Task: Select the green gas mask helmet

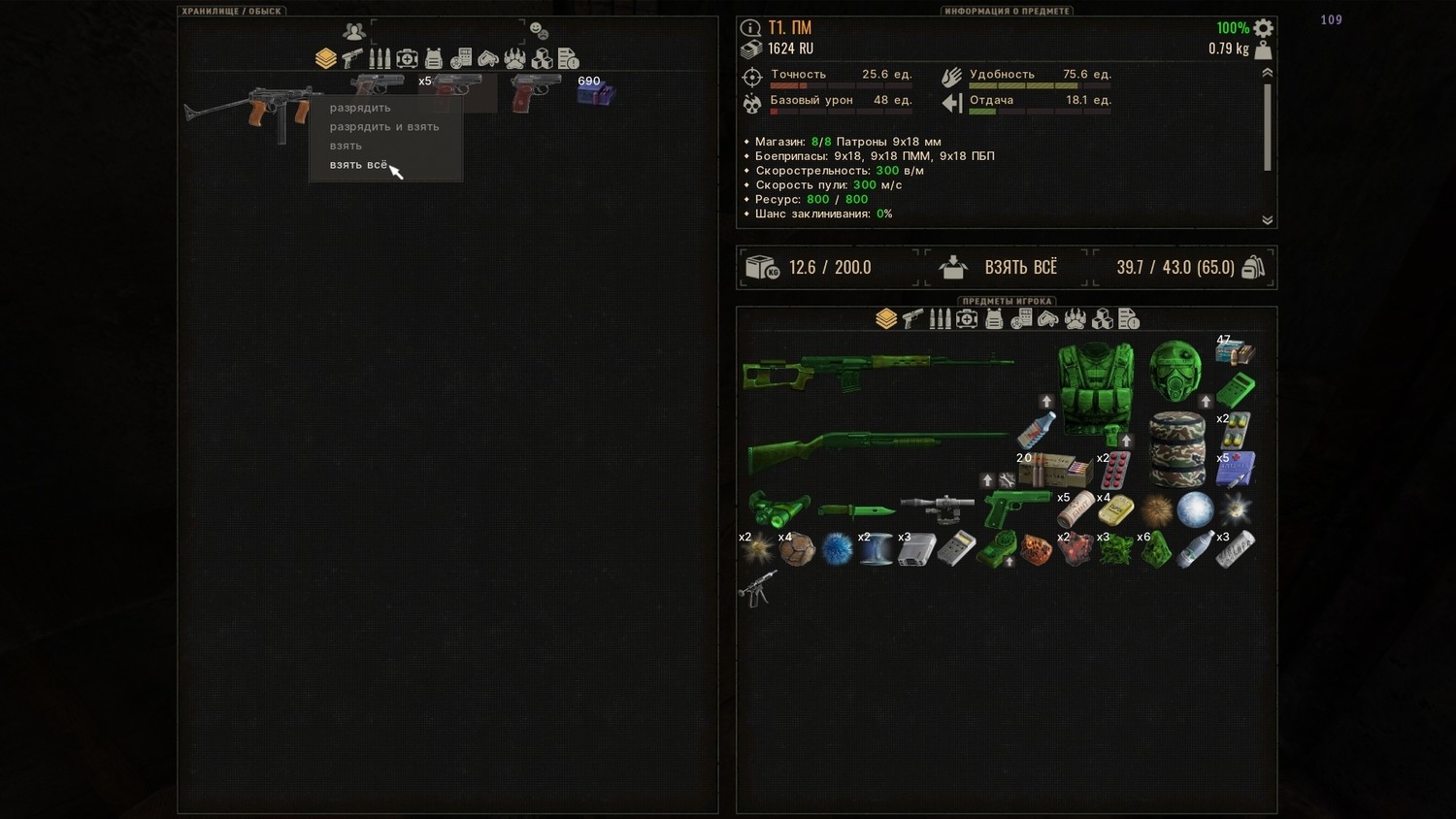Action: (1175, 369)
